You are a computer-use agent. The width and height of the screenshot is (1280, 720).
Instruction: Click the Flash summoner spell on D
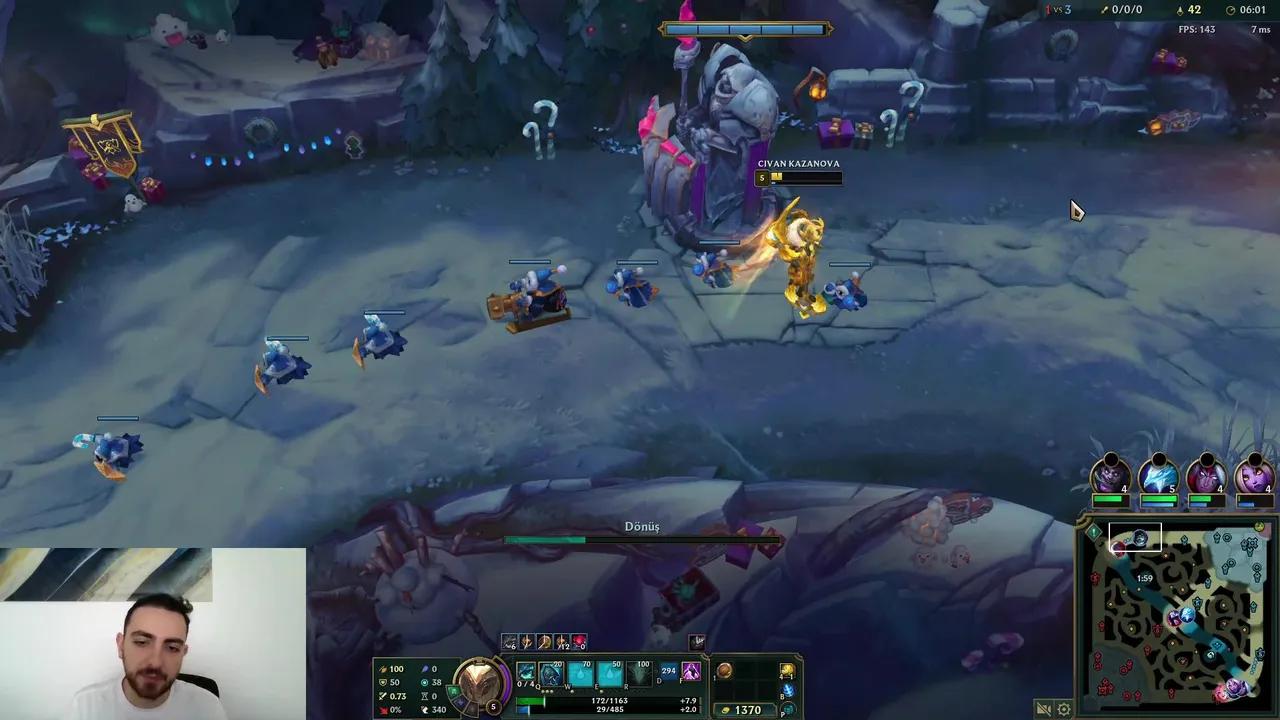coord(668,671)
